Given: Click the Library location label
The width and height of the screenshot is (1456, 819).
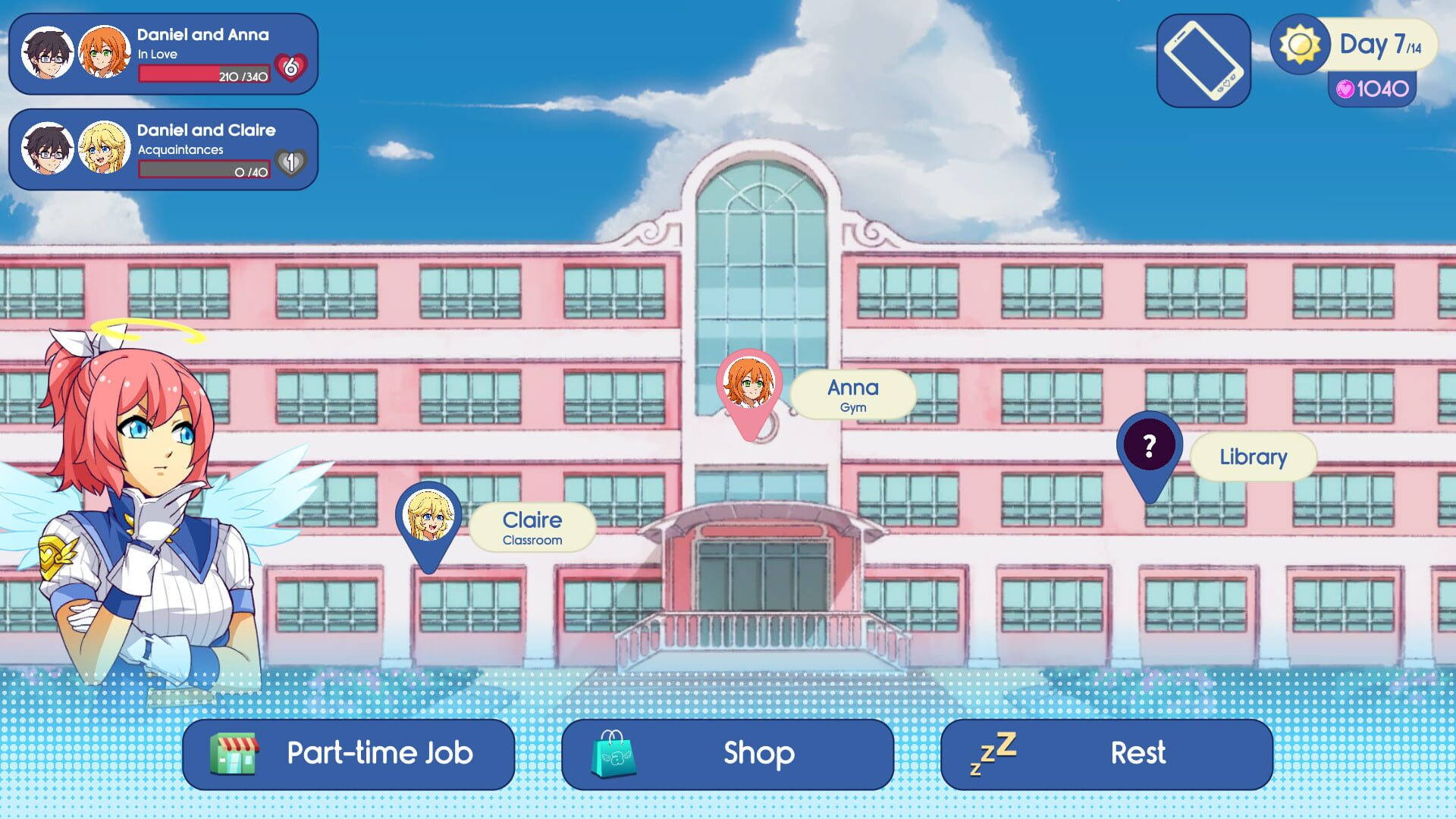Looking at the screenshot, I should [1253, 456].
